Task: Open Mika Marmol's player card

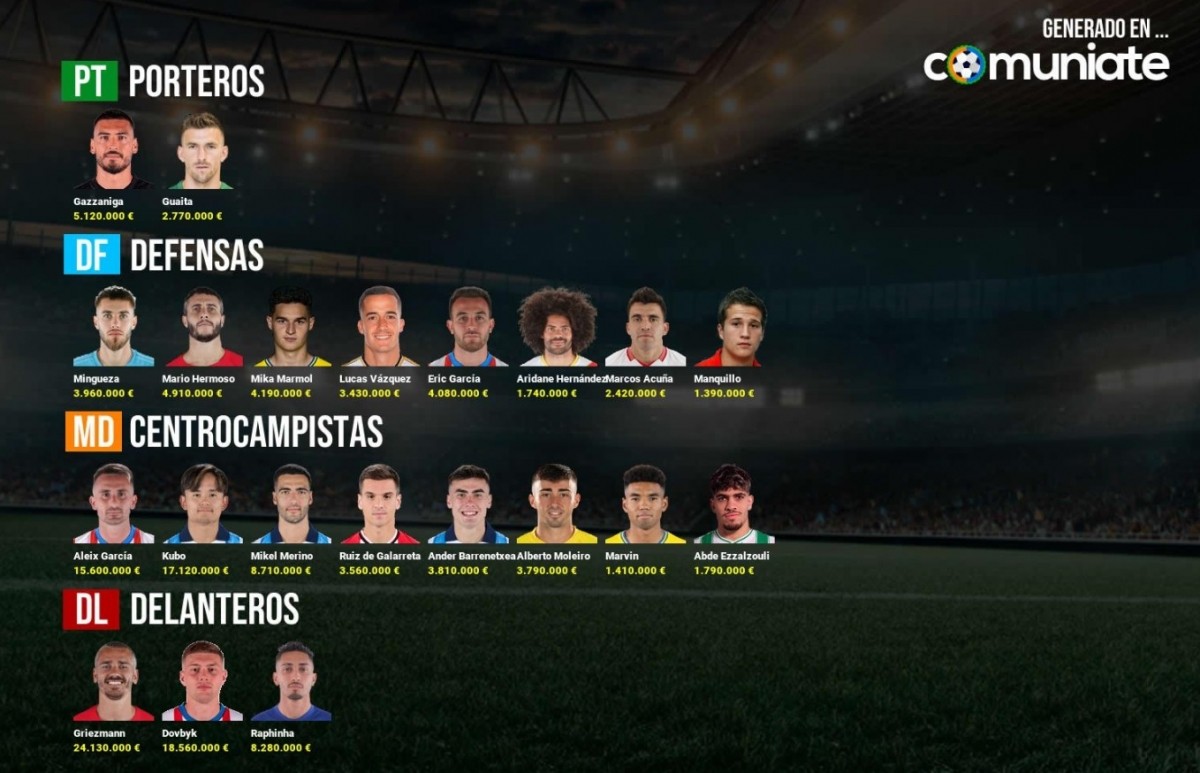Action: (x=291, y=327)
